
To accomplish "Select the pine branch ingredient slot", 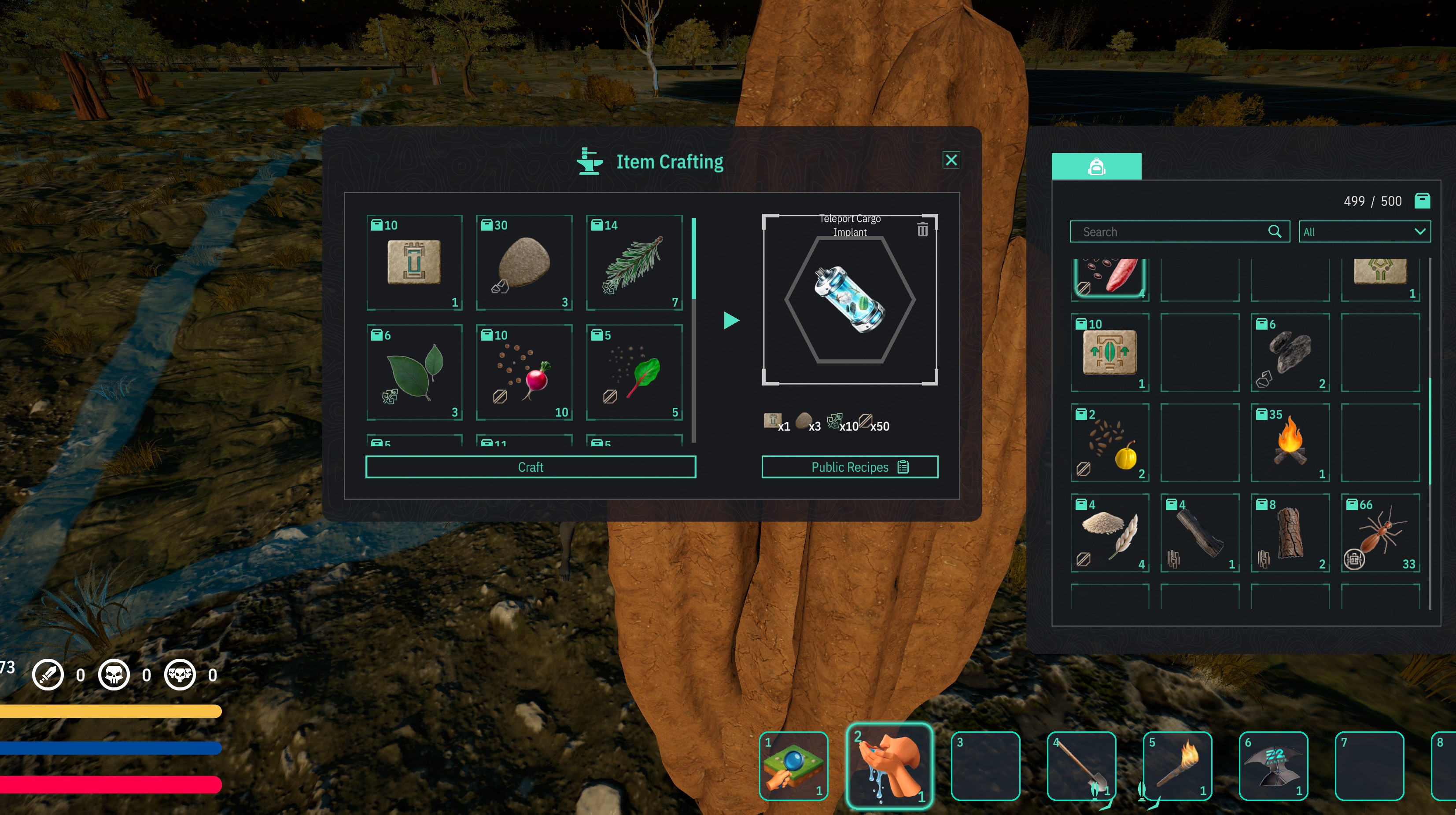I will (634, 263).
